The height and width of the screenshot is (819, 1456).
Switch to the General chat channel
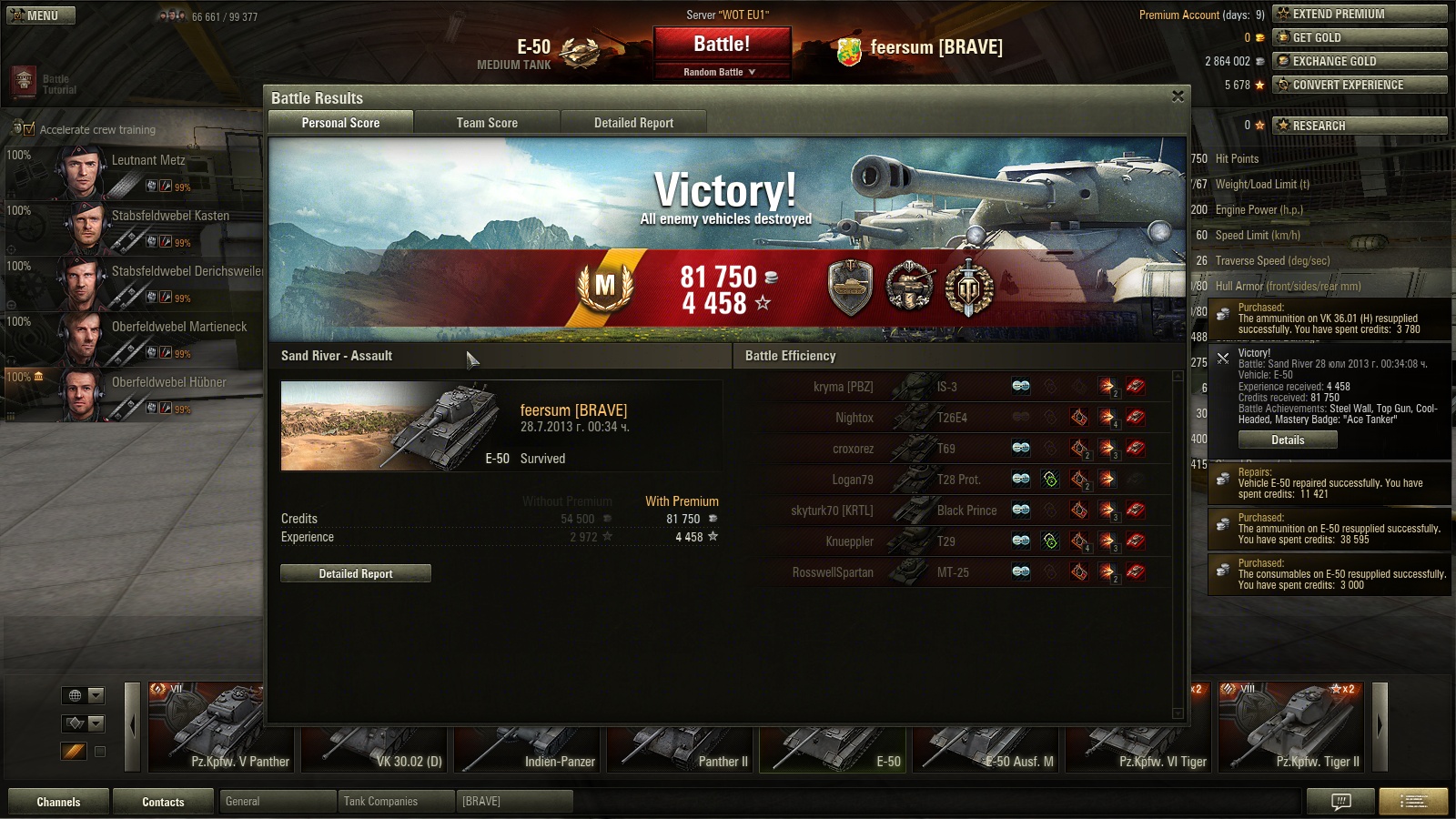pos(277,802)
